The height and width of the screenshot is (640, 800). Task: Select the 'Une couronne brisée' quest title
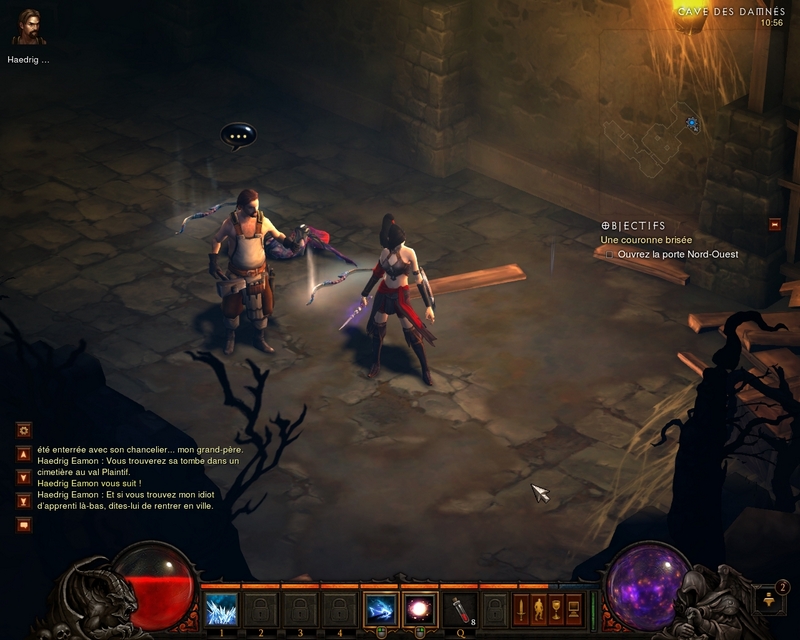pos(646,240)
